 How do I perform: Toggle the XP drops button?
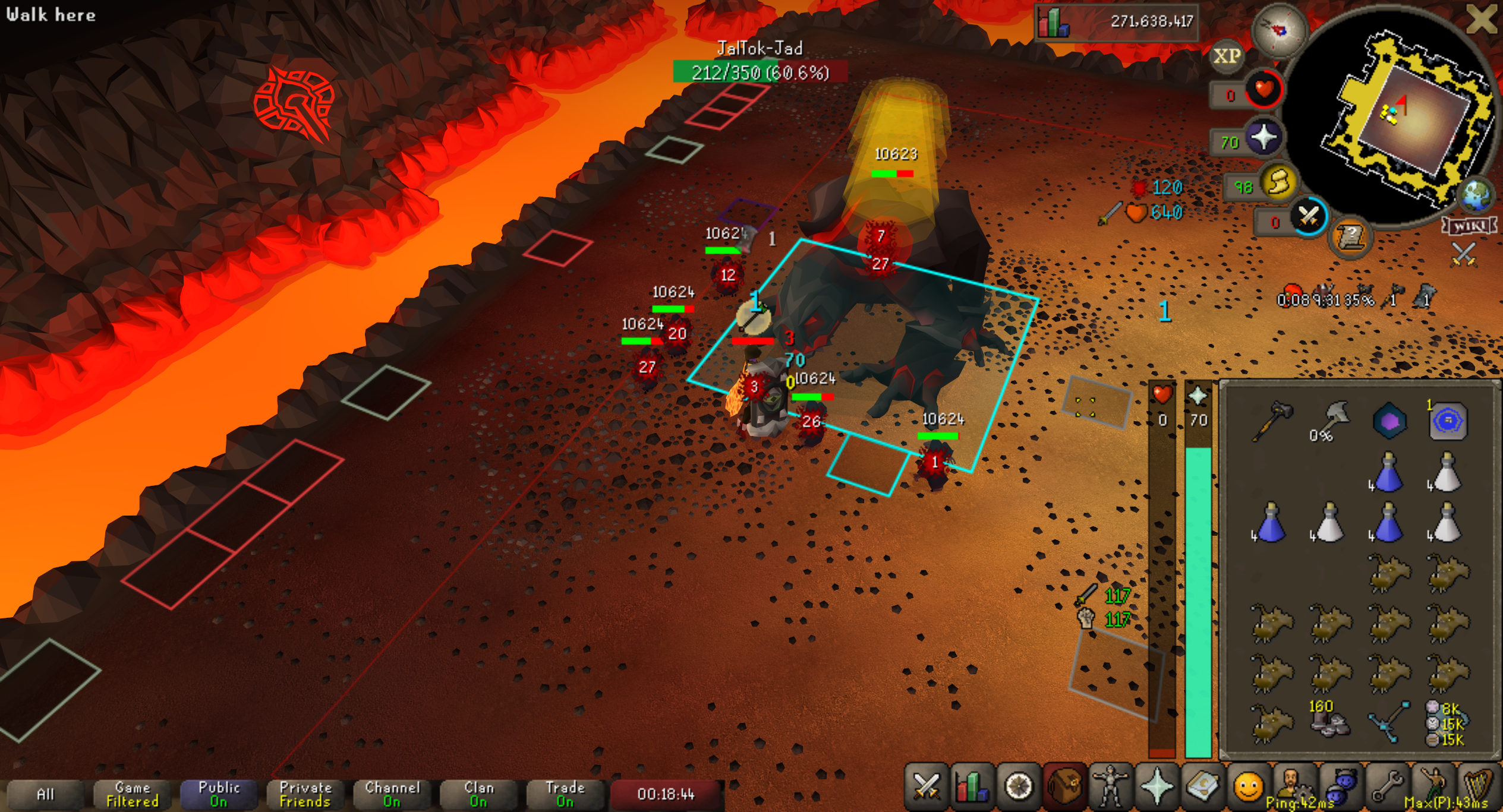pyautogui.click(x=1227, y=56)
